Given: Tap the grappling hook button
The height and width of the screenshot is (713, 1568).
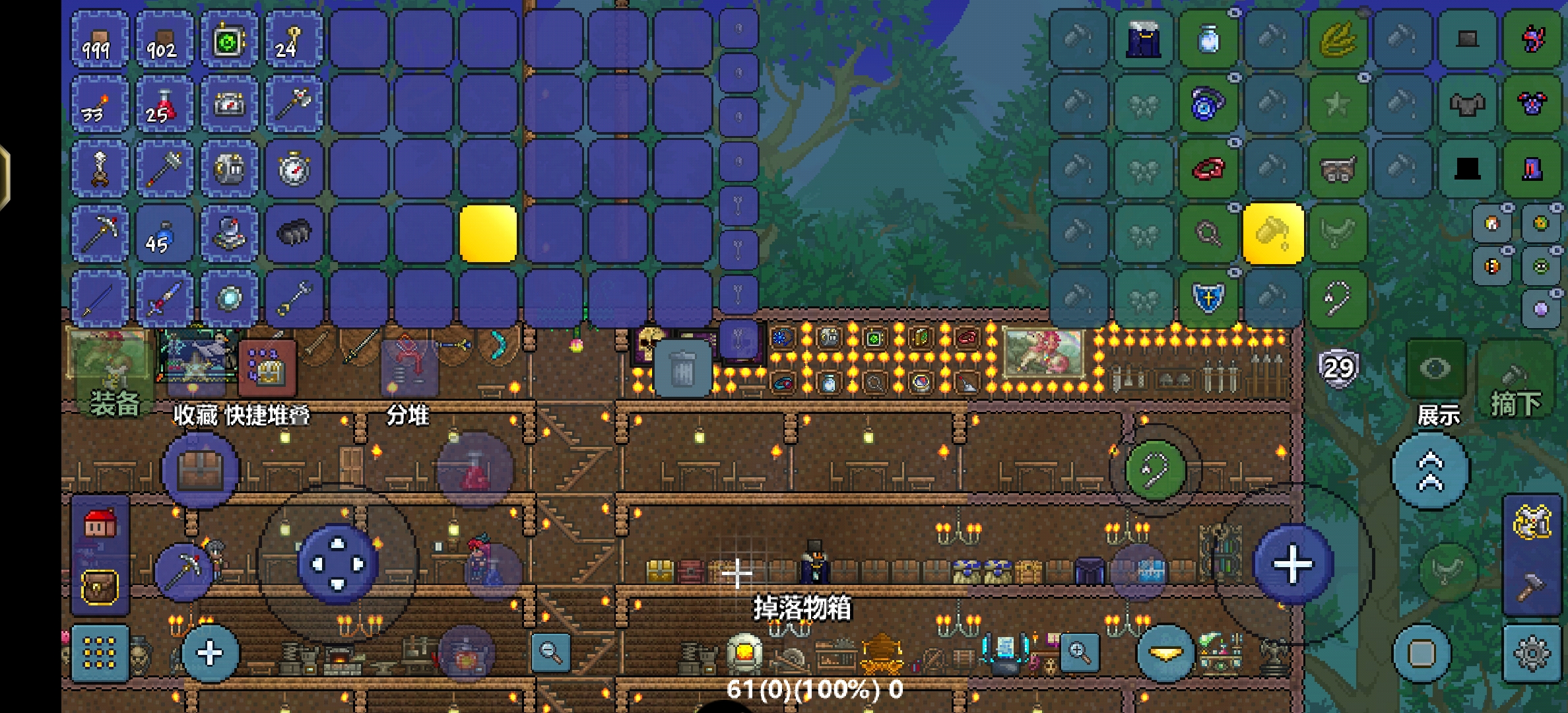Looking at the screenshot, I should [1155, 471].
